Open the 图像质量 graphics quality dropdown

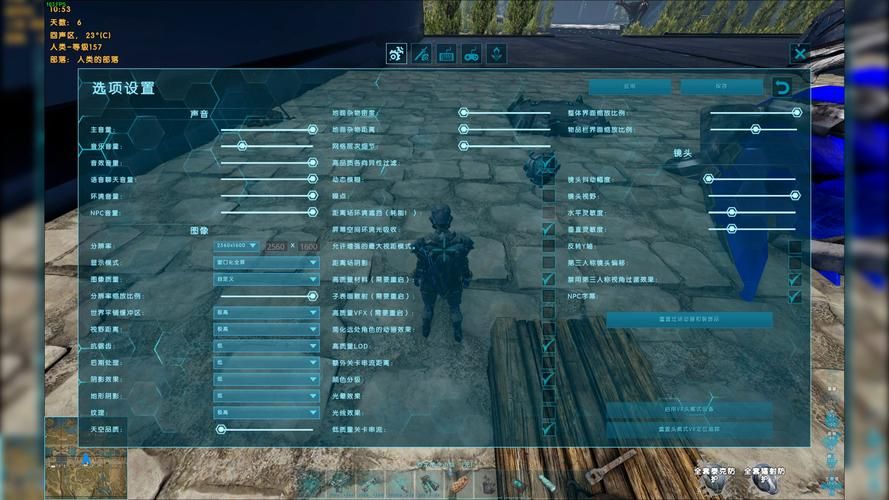coord(265,279)
